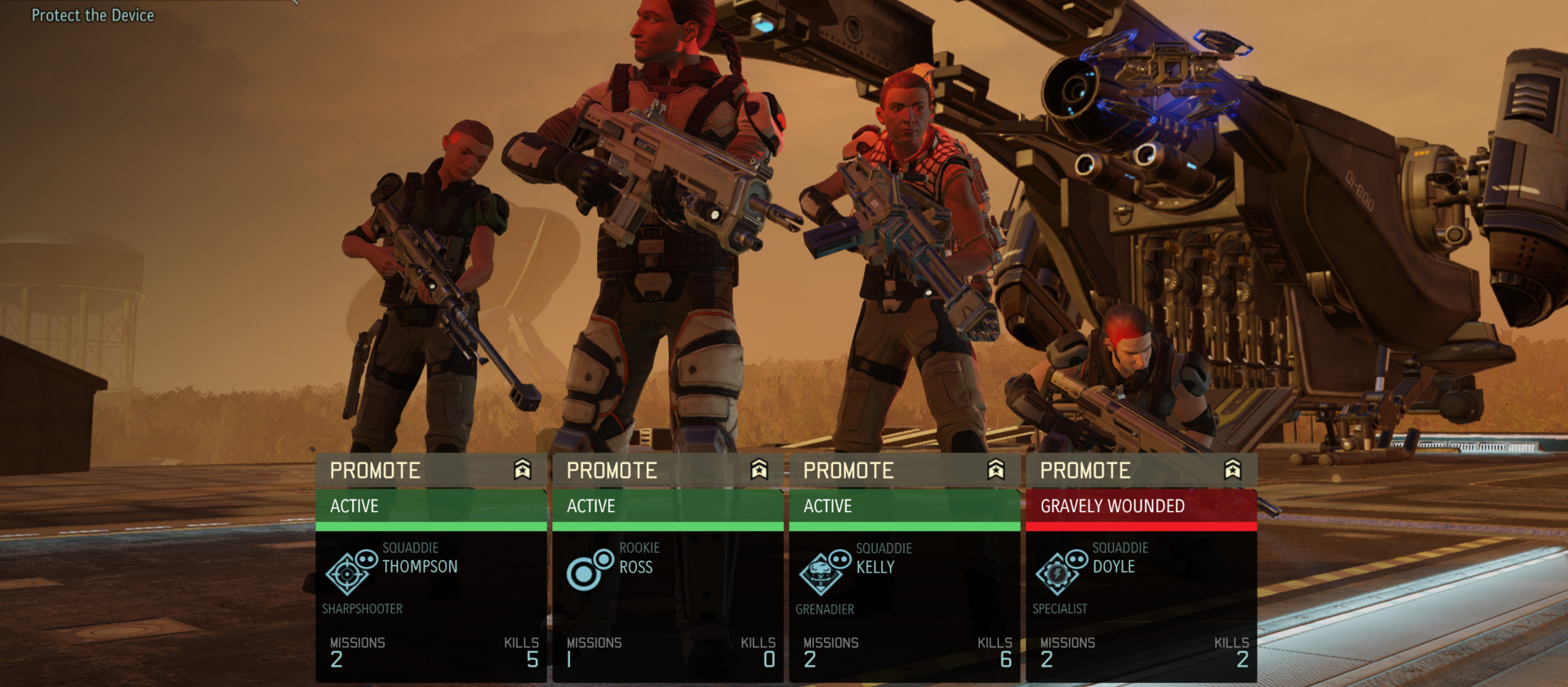The width and height of the screenshot is (1568, 687).
Task: Promote Squaddie Thompson
Action: 430,471
